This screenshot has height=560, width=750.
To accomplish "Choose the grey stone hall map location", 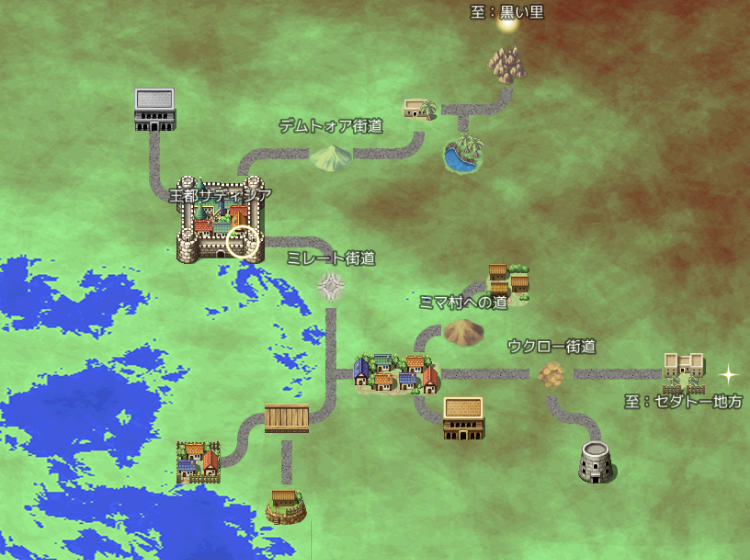I will (x=154, y=108).
